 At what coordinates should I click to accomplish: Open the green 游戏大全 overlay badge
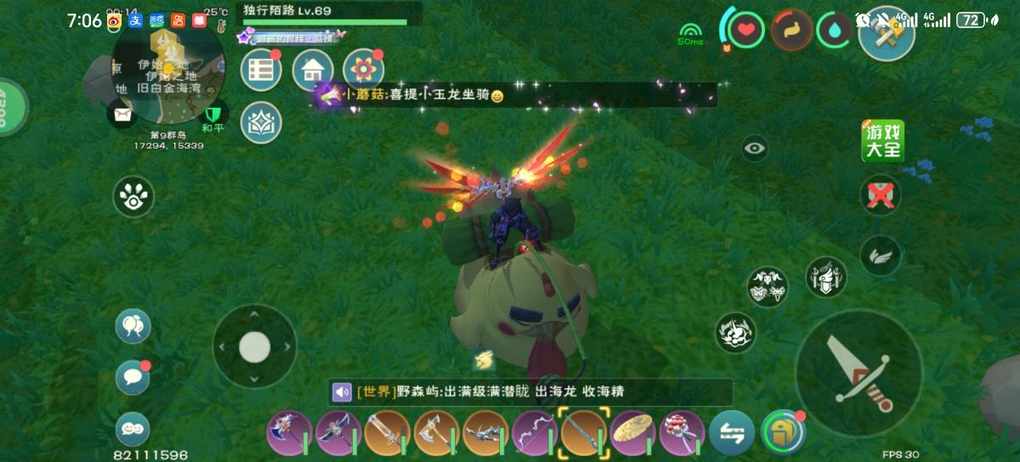click(882, 142)
